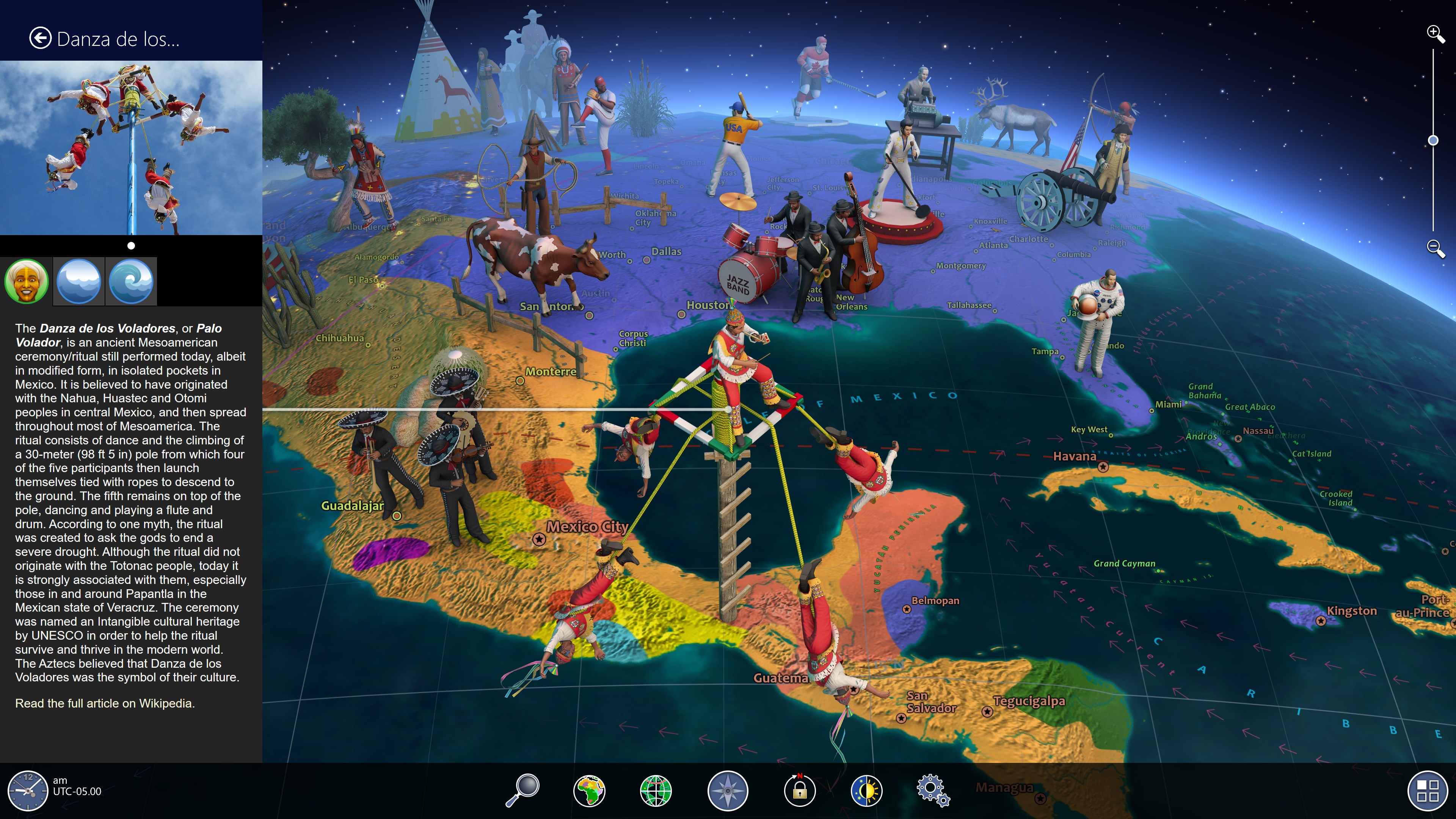Read the full article on Wikipedia
The height and width of the screenshot is (819, 1456).
[x=105, y=704]
